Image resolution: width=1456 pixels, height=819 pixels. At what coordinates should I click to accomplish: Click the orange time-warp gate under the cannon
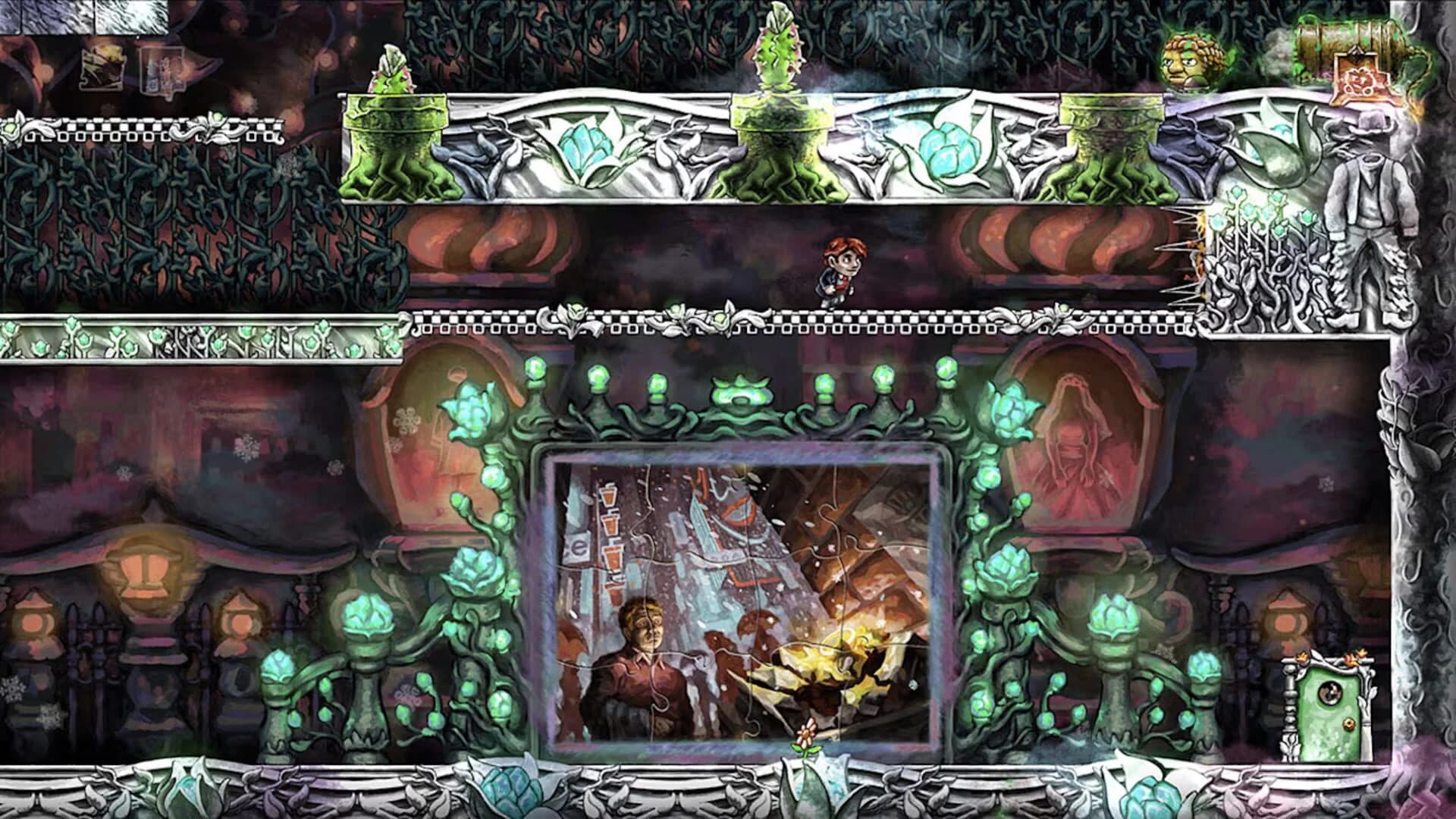[x=1363, y=80]
